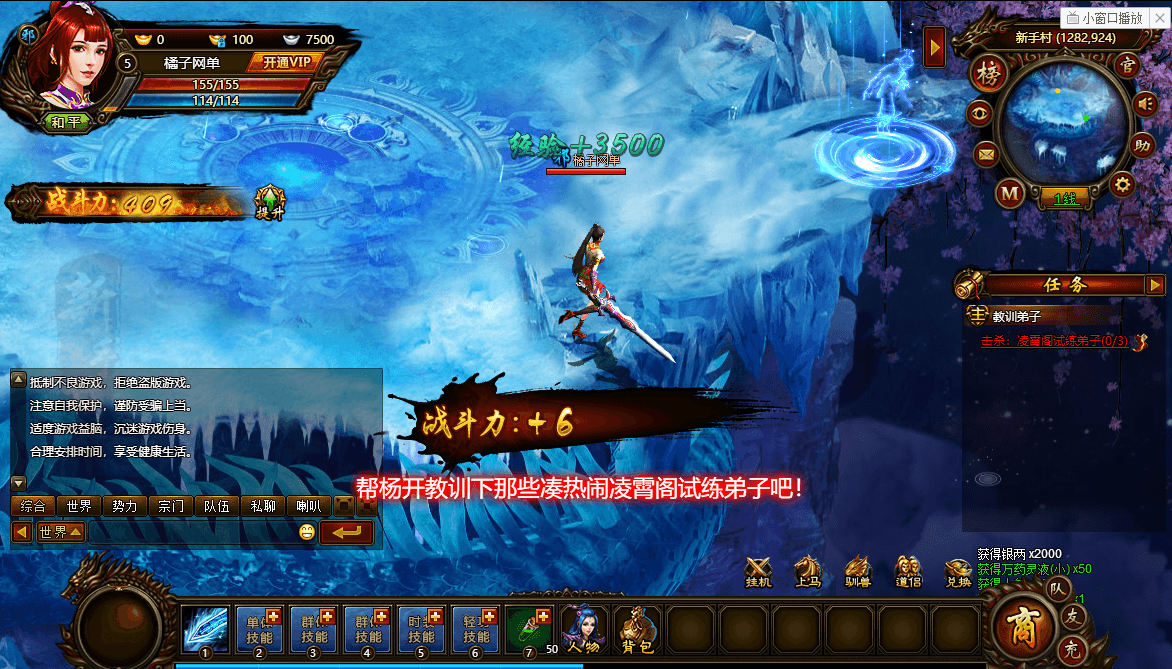Select the 教训弟子 quest kill objective
1172x669 pixels.
(1054, 341)
